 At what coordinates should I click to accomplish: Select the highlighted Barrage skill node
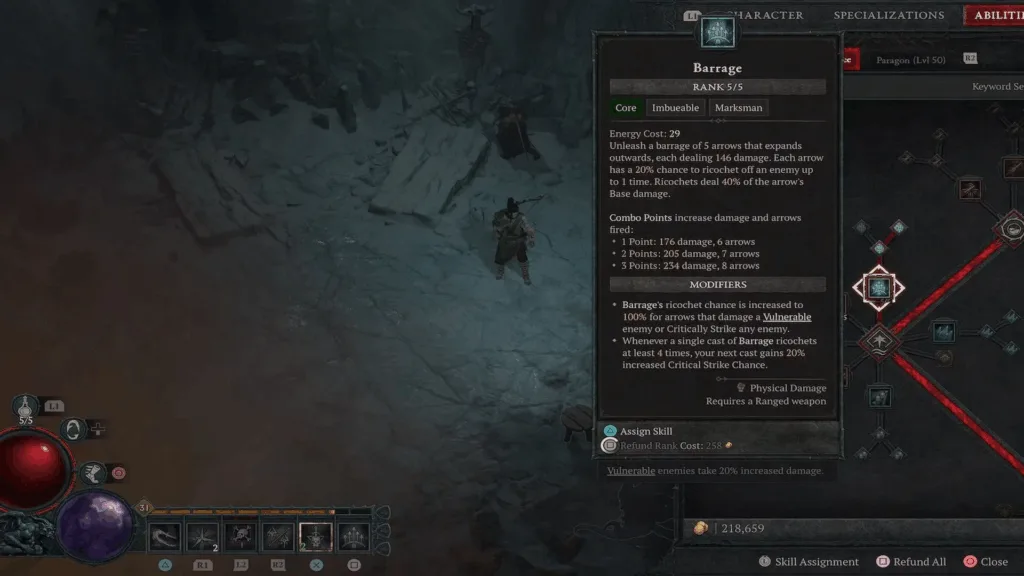[x=878, y=288]
